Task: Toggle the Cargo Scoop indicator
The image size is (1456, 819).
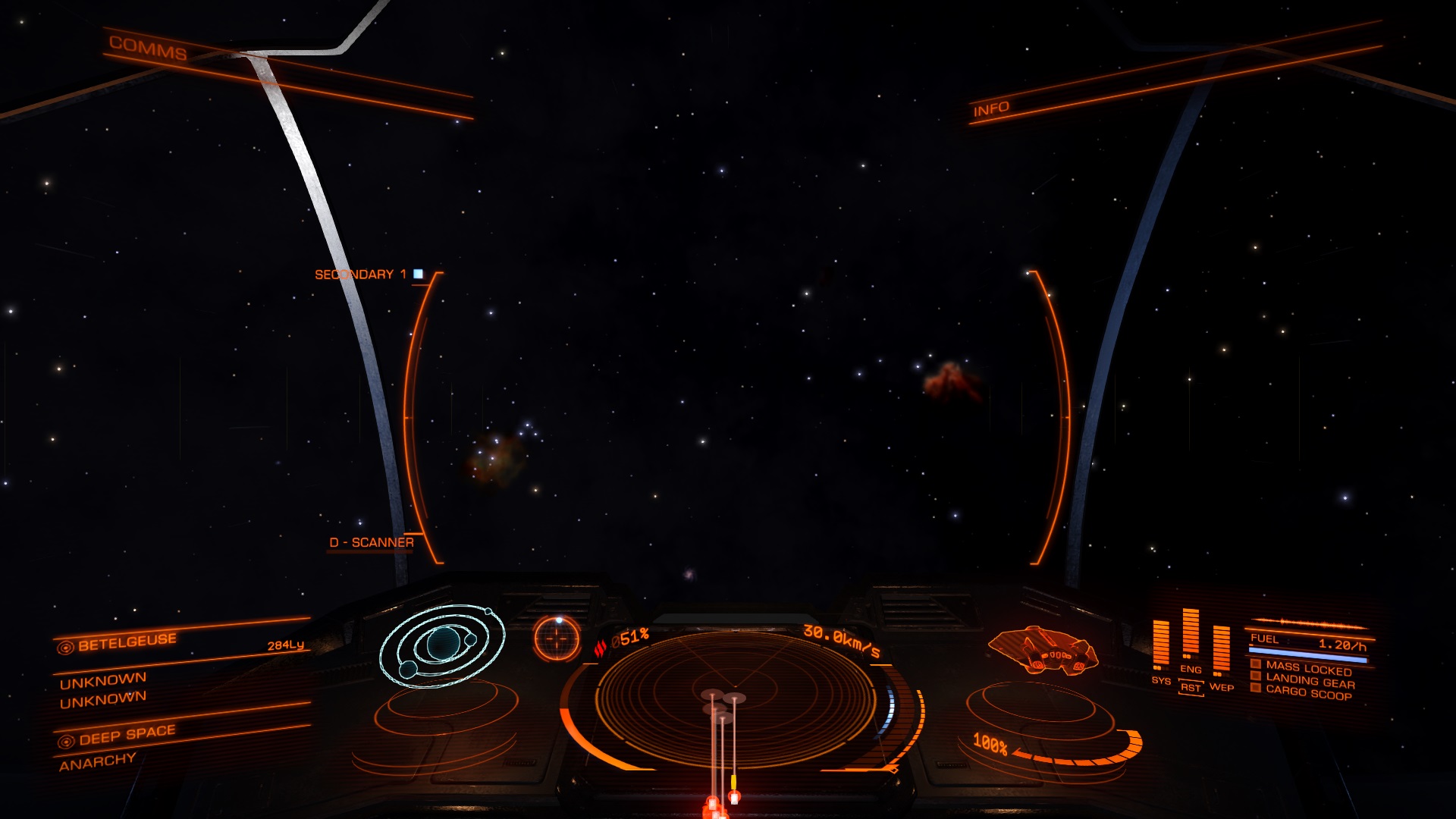Action: 1308,693
